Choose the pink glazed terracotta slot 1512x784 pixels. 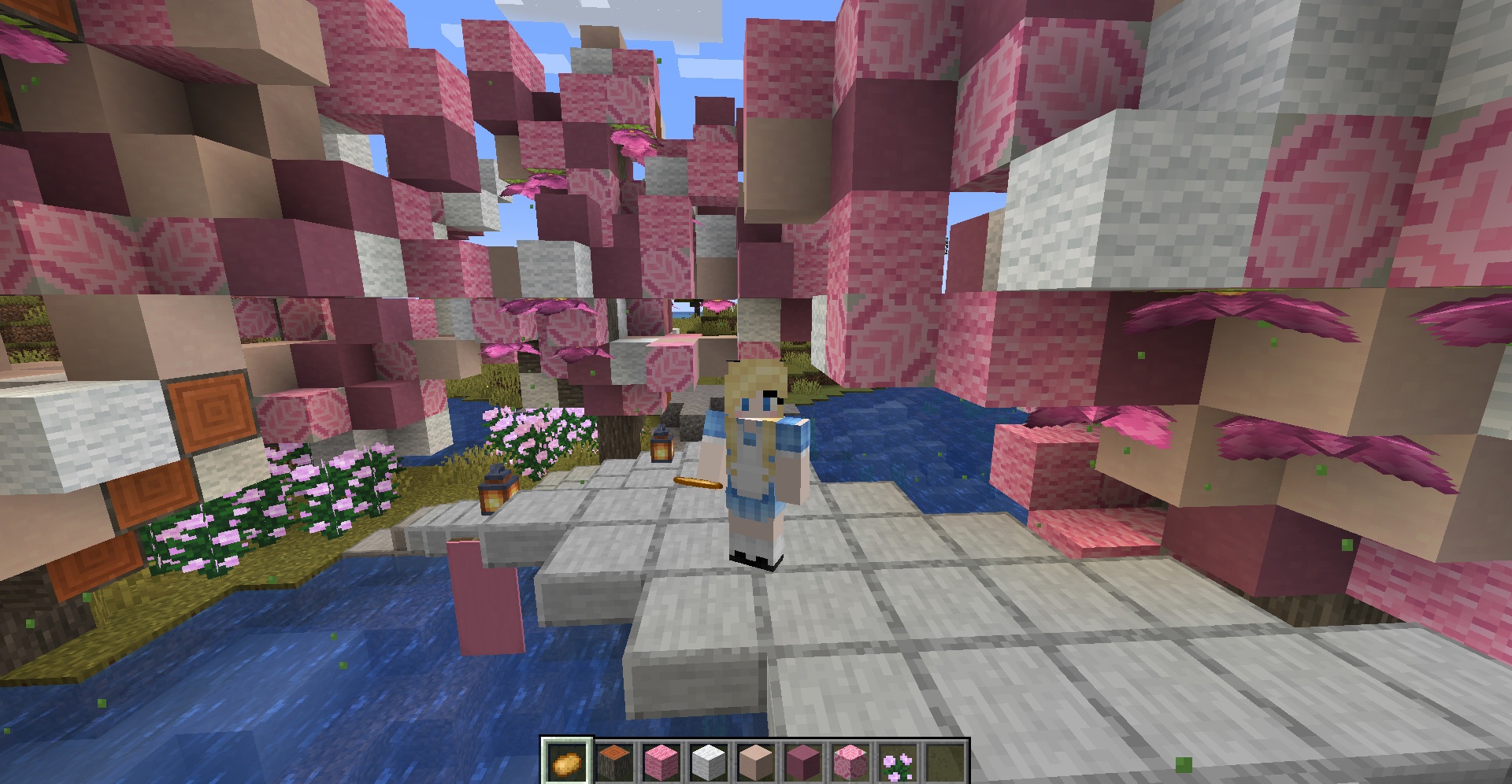pyautogui.click(x=850, y=762)
